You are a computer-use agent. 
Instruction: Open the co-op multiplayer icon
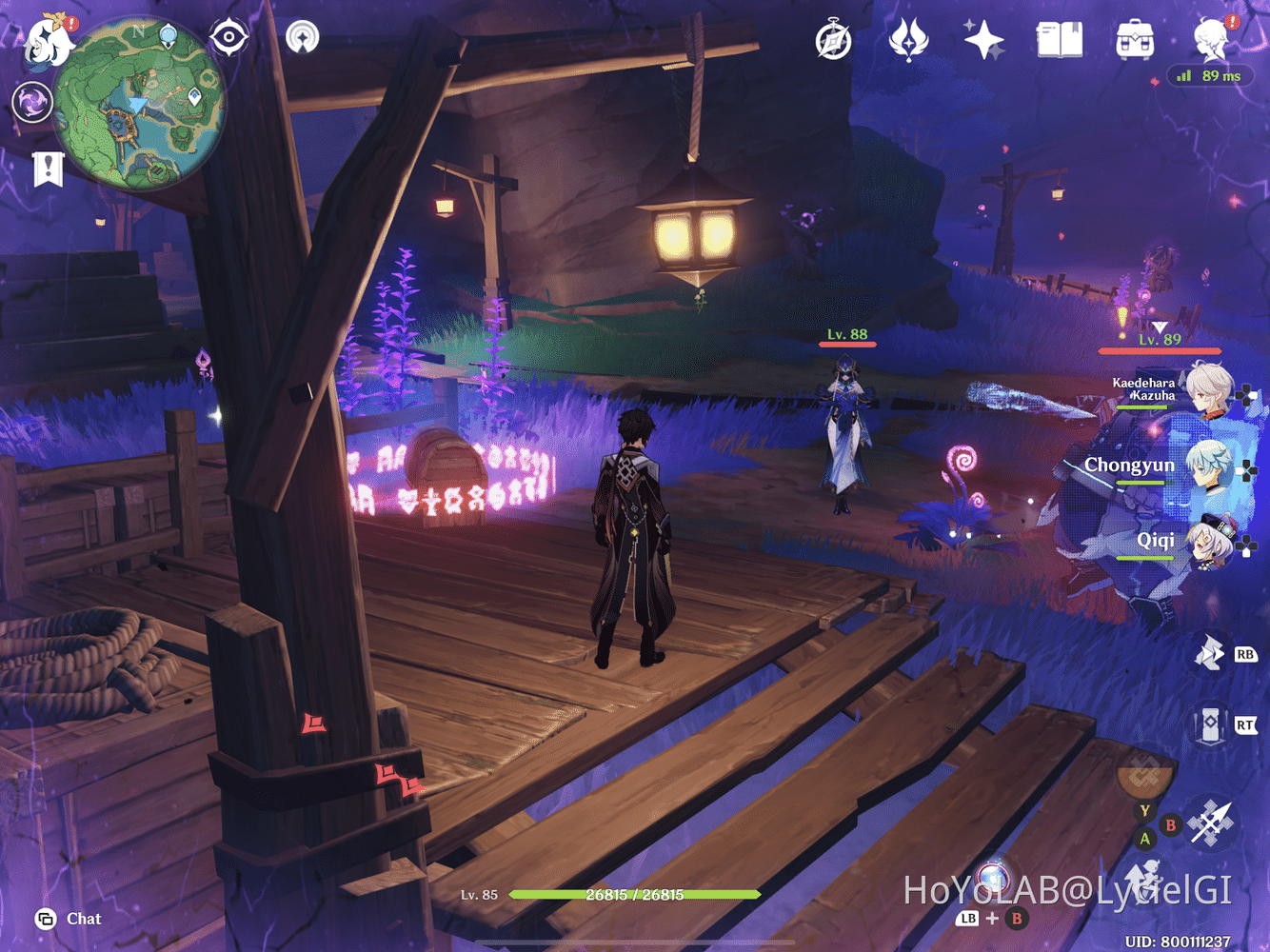(305, 38)
